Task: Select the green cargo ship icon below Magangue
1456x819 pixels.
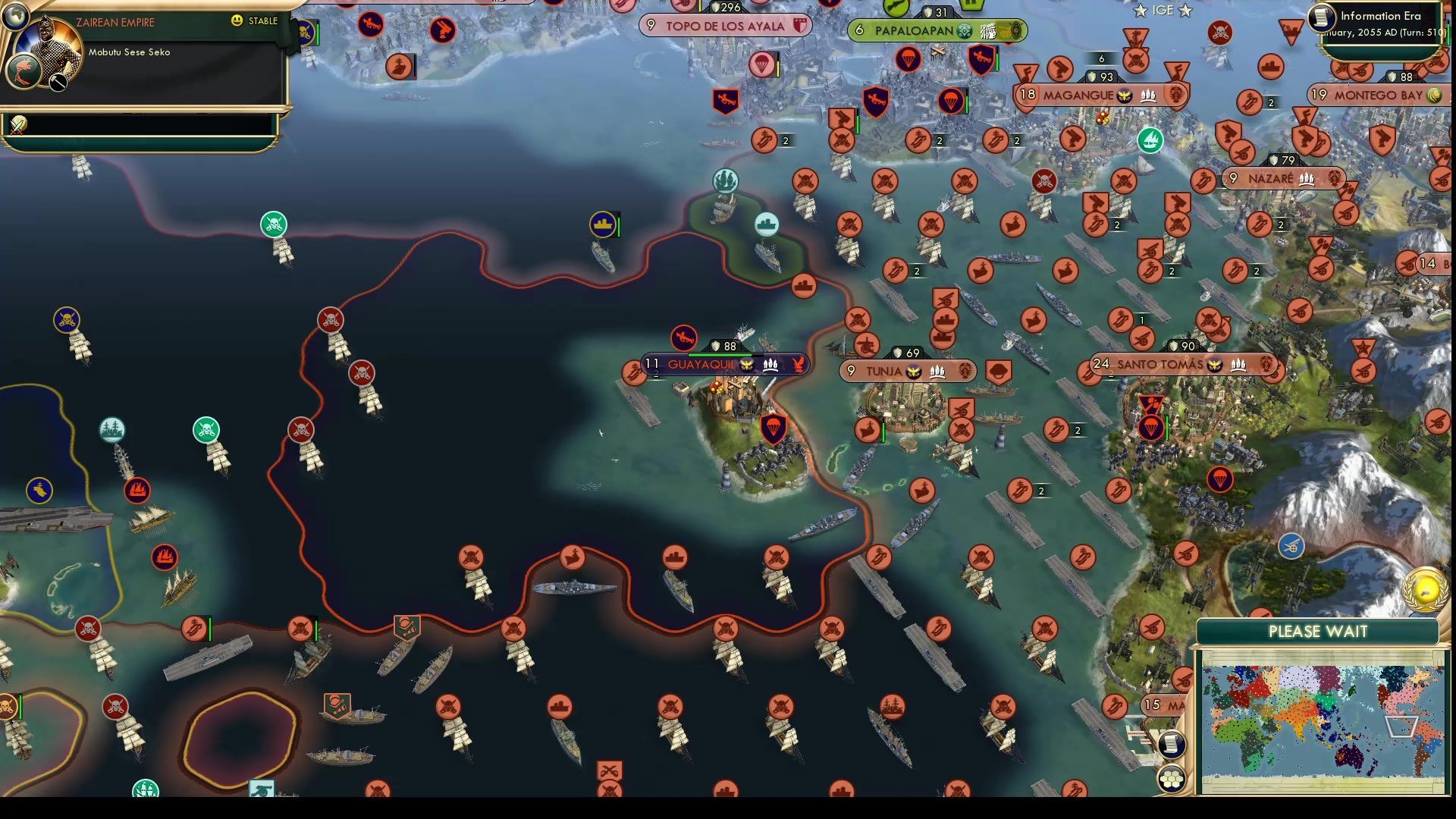Action: [x=1150, y=141]
